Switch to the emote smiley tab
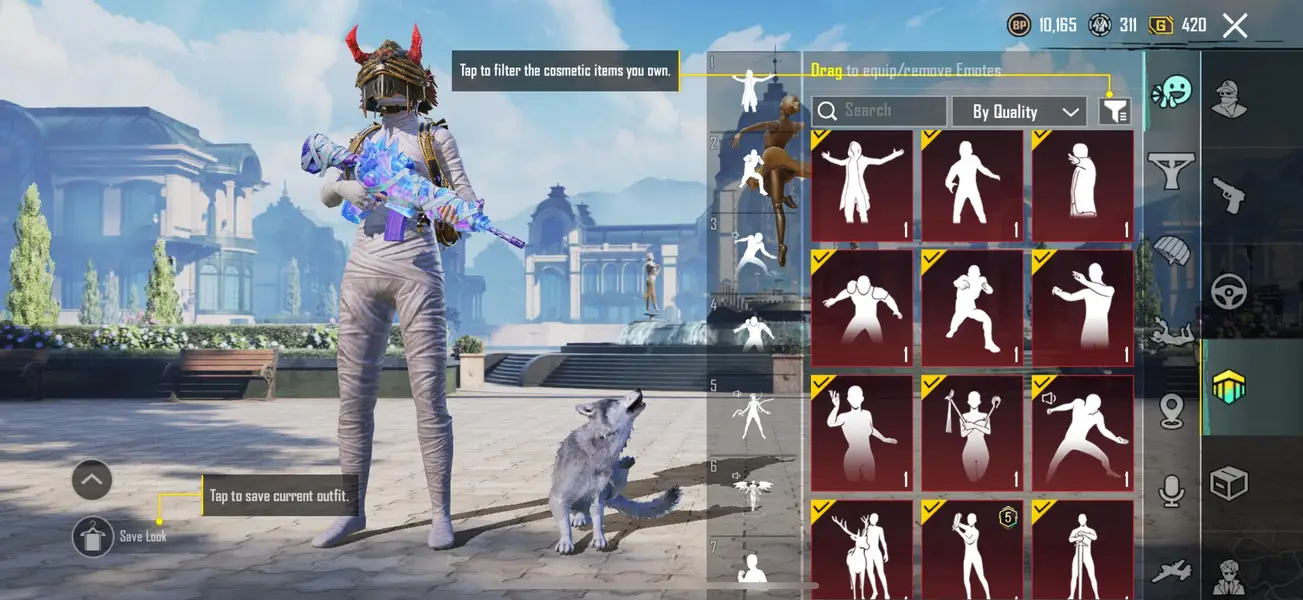The width and height of the screenshot is (1303, 600). 1171,94
